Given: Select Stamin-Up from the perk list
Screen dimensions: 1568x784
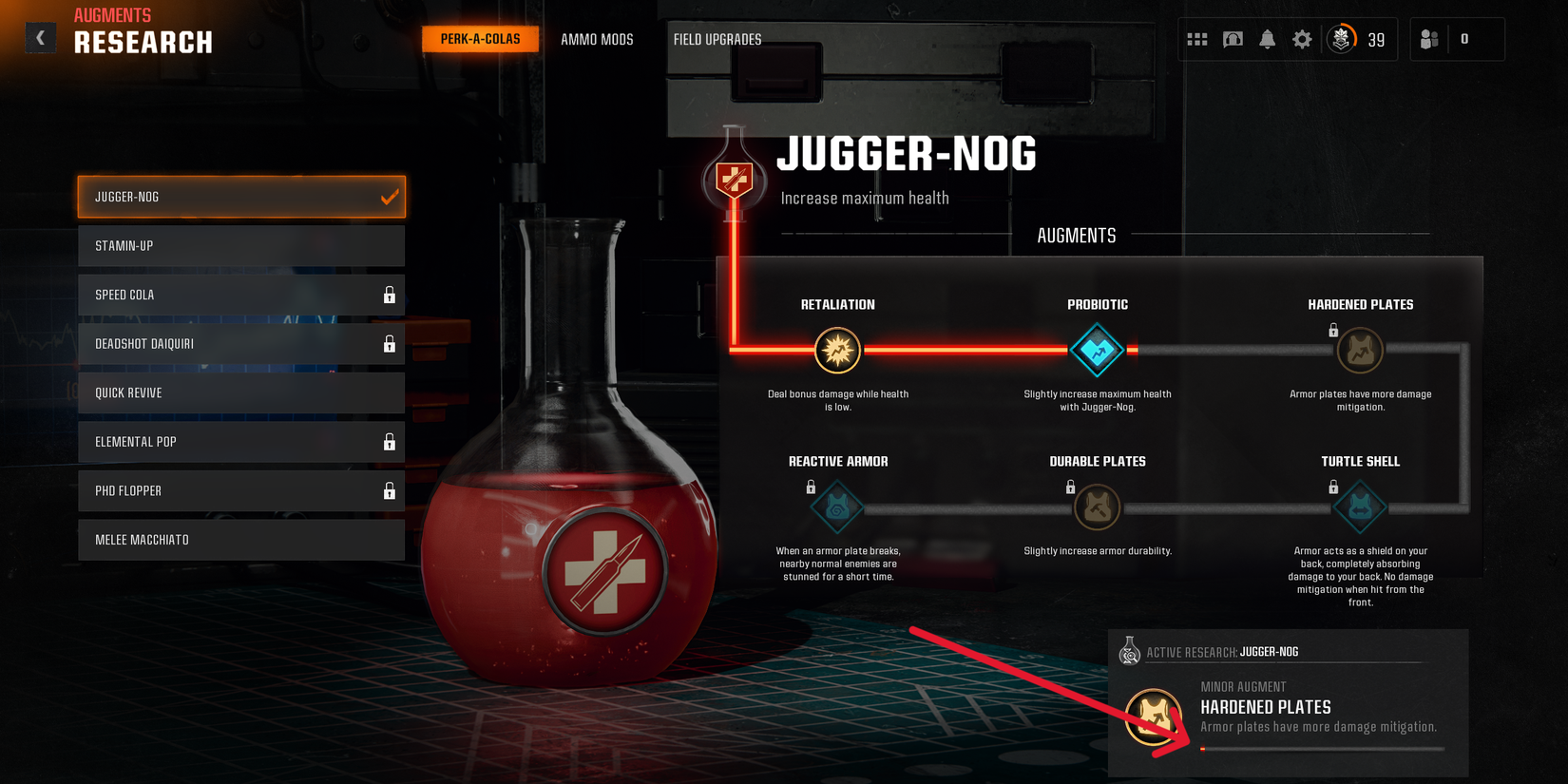Looking at the screenshot, I should pyautogui.click(x=241, y=245).
